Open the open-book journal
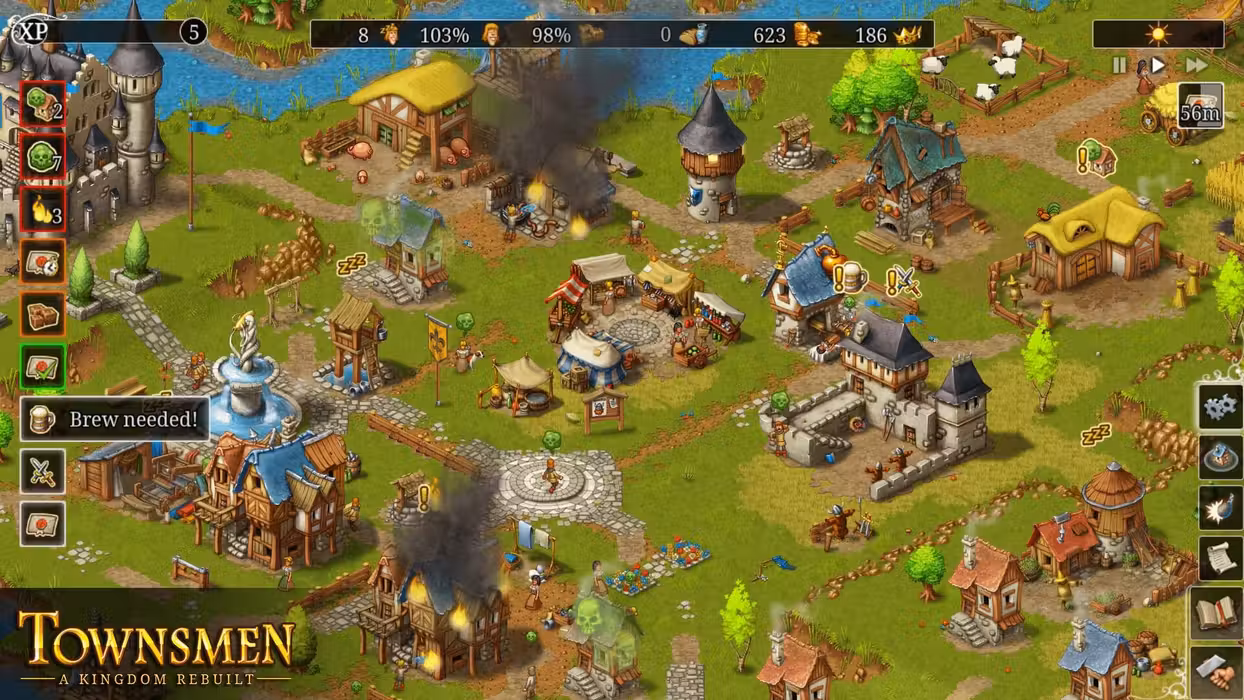Screen dimensions: 1244x700 (x=1218, y=612)
